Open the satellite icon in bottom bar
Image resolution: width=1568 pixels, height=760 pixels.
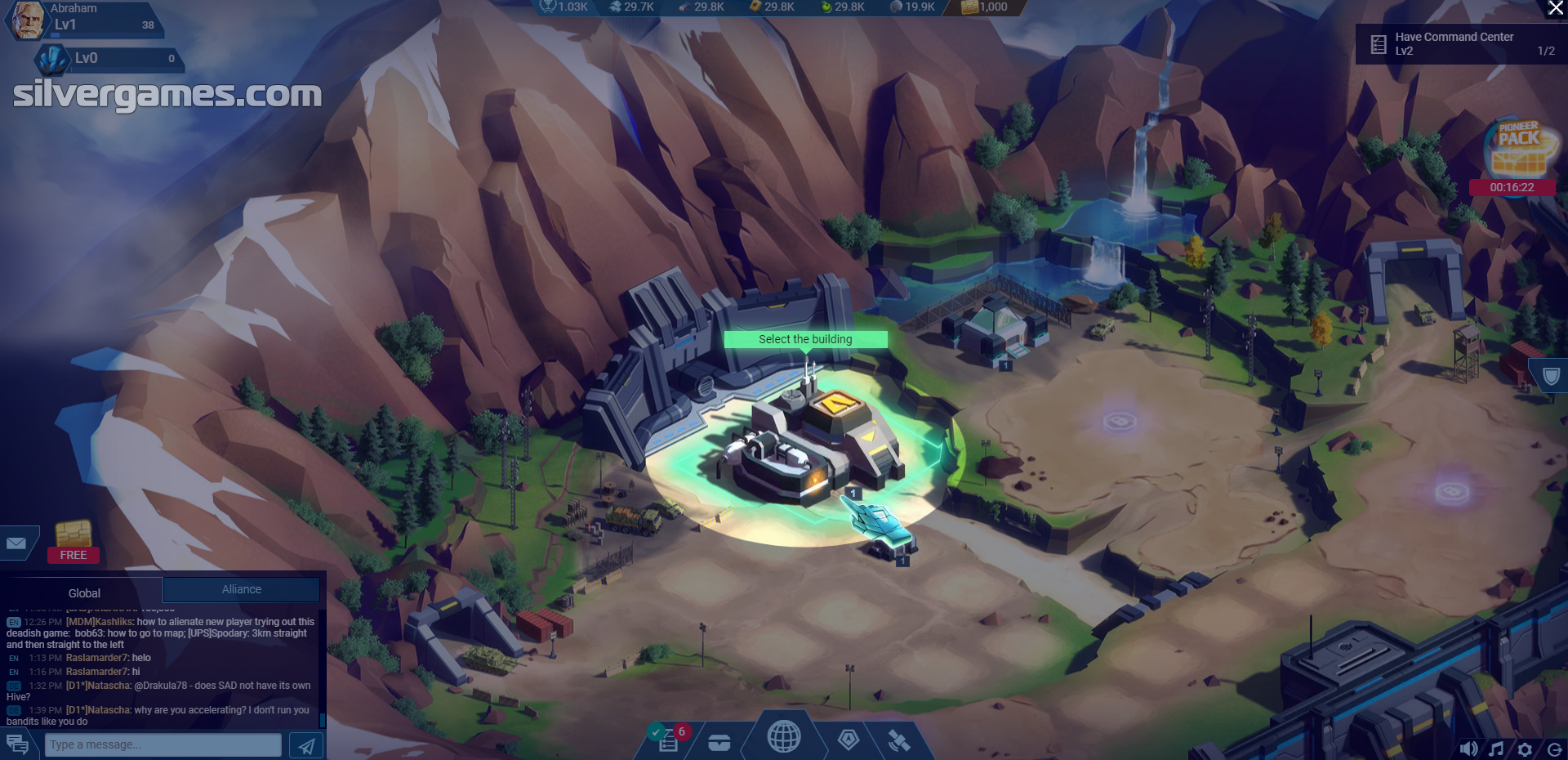tap(898, 741)
